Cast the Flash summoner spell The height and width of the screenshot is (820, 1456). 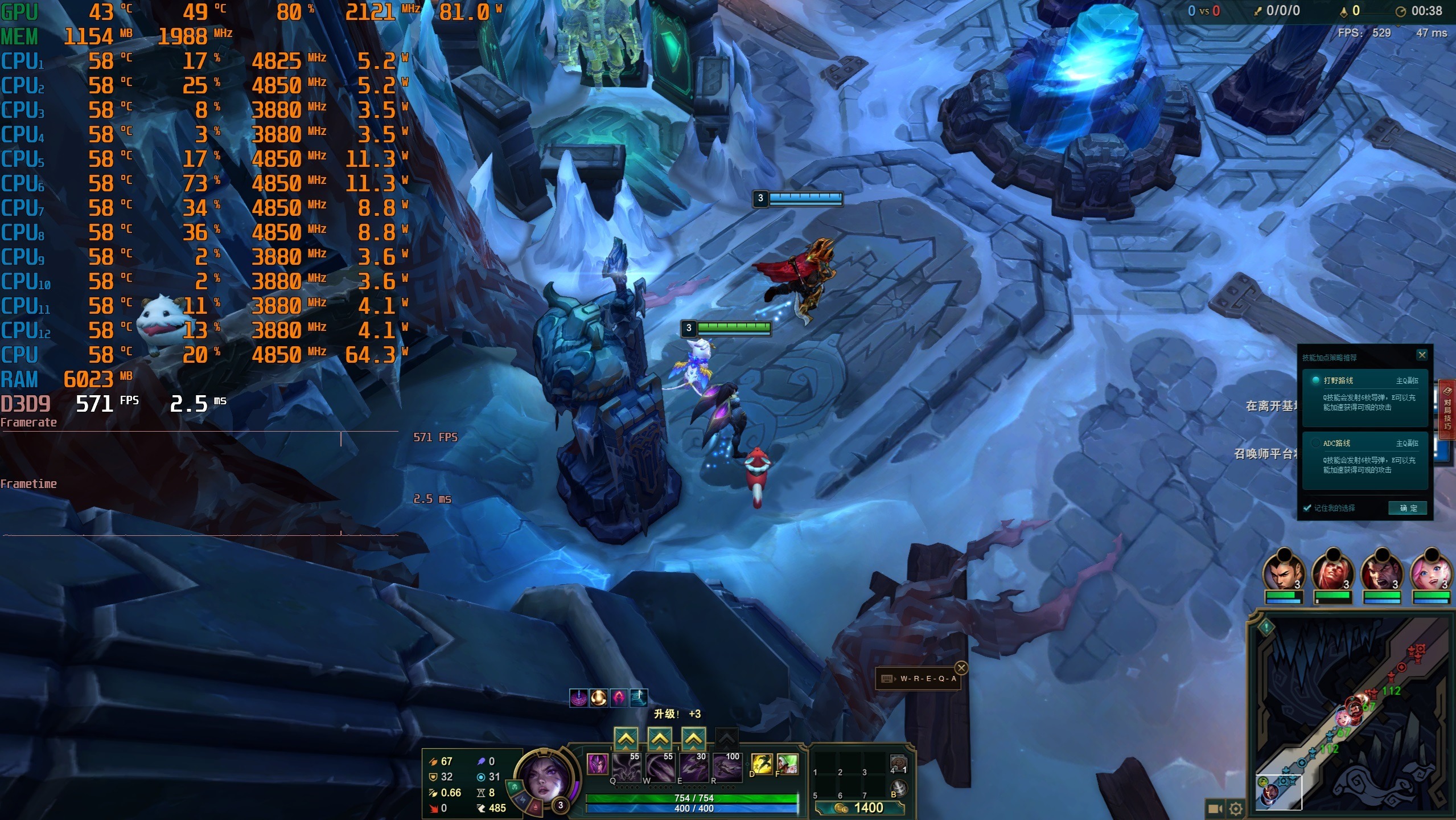(x=761, y=764)
